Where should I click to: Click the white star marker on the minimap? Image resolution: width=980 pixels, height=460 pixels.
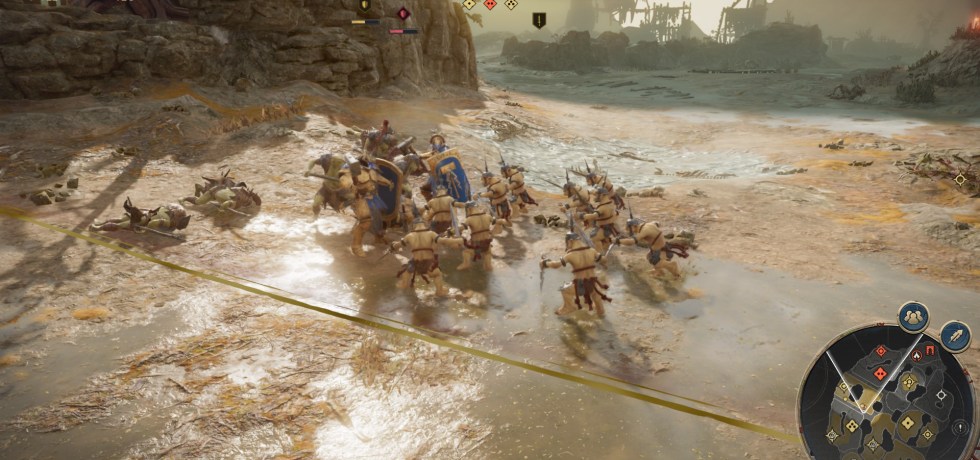tap(941, 395)
